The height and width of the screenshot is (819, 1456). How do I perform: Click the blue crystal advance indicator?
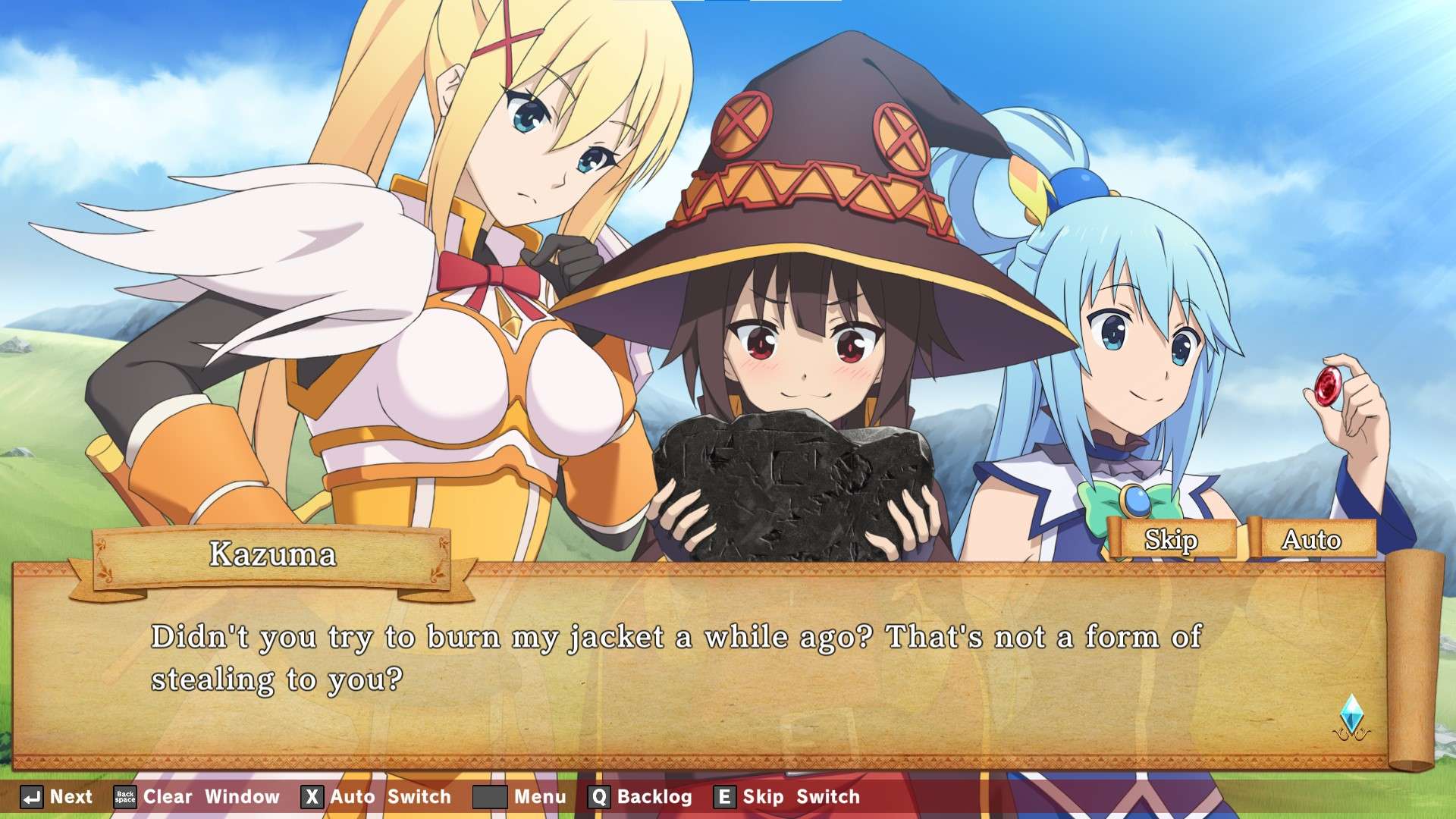click(1351, 715)
